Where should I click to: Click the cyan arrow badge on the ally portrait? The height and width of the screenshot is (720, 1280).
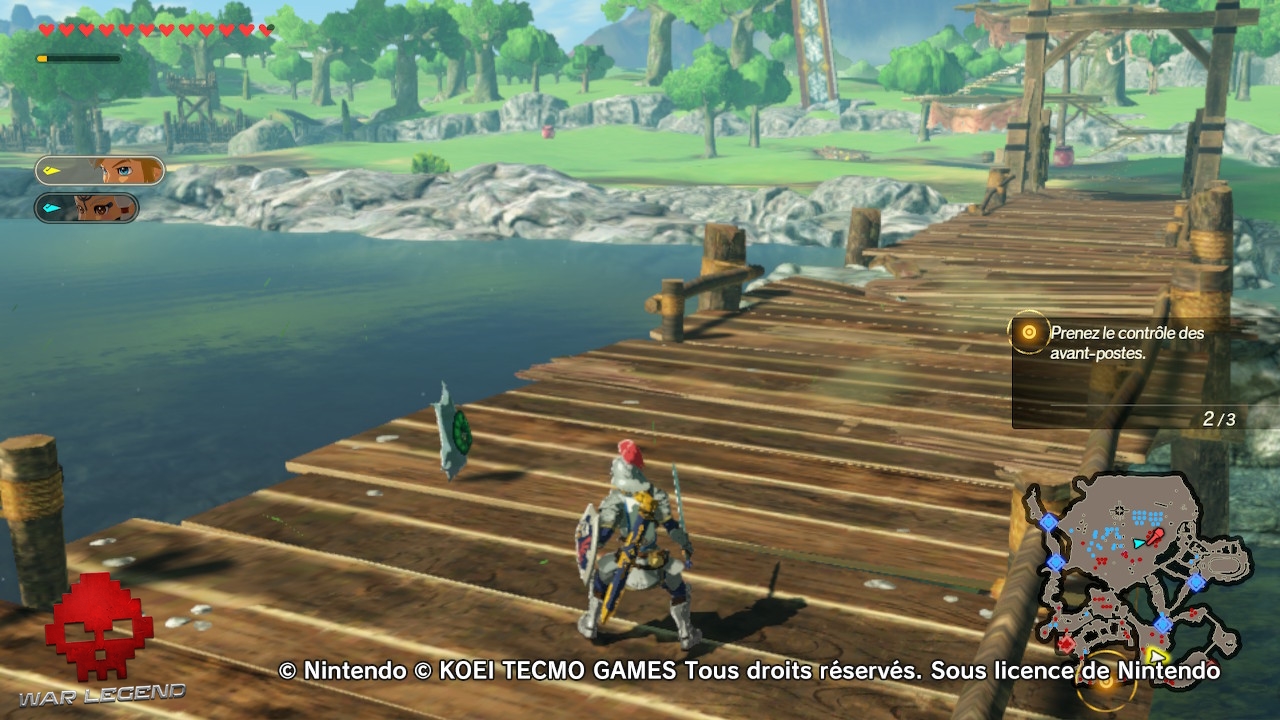(x=51, y=207)
